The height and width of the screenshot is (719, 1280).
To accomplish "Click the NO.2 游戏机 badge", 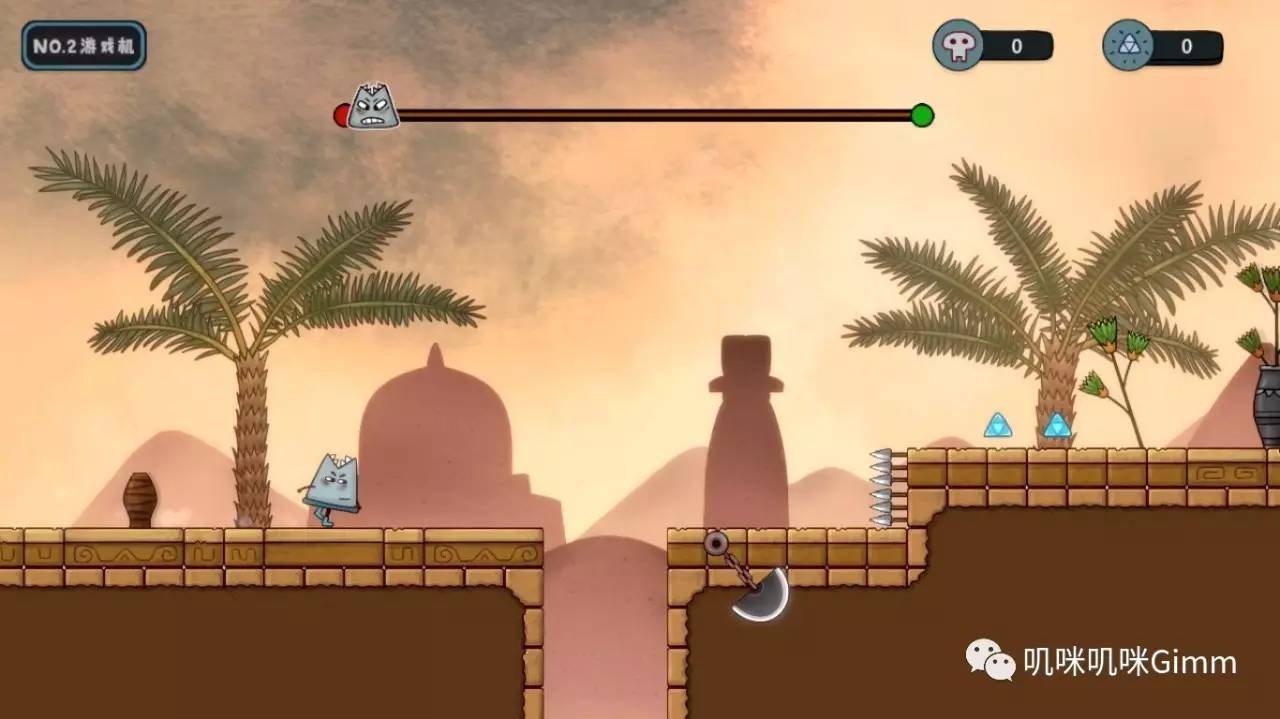I will 84,46.
